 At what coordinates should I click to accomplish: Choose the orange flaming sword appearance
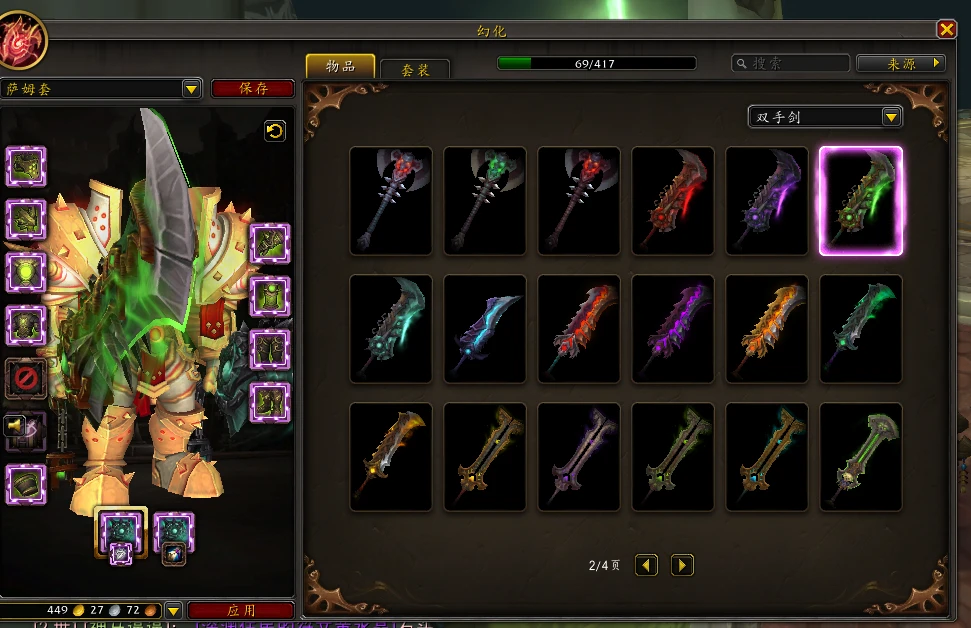click(767, 329)
